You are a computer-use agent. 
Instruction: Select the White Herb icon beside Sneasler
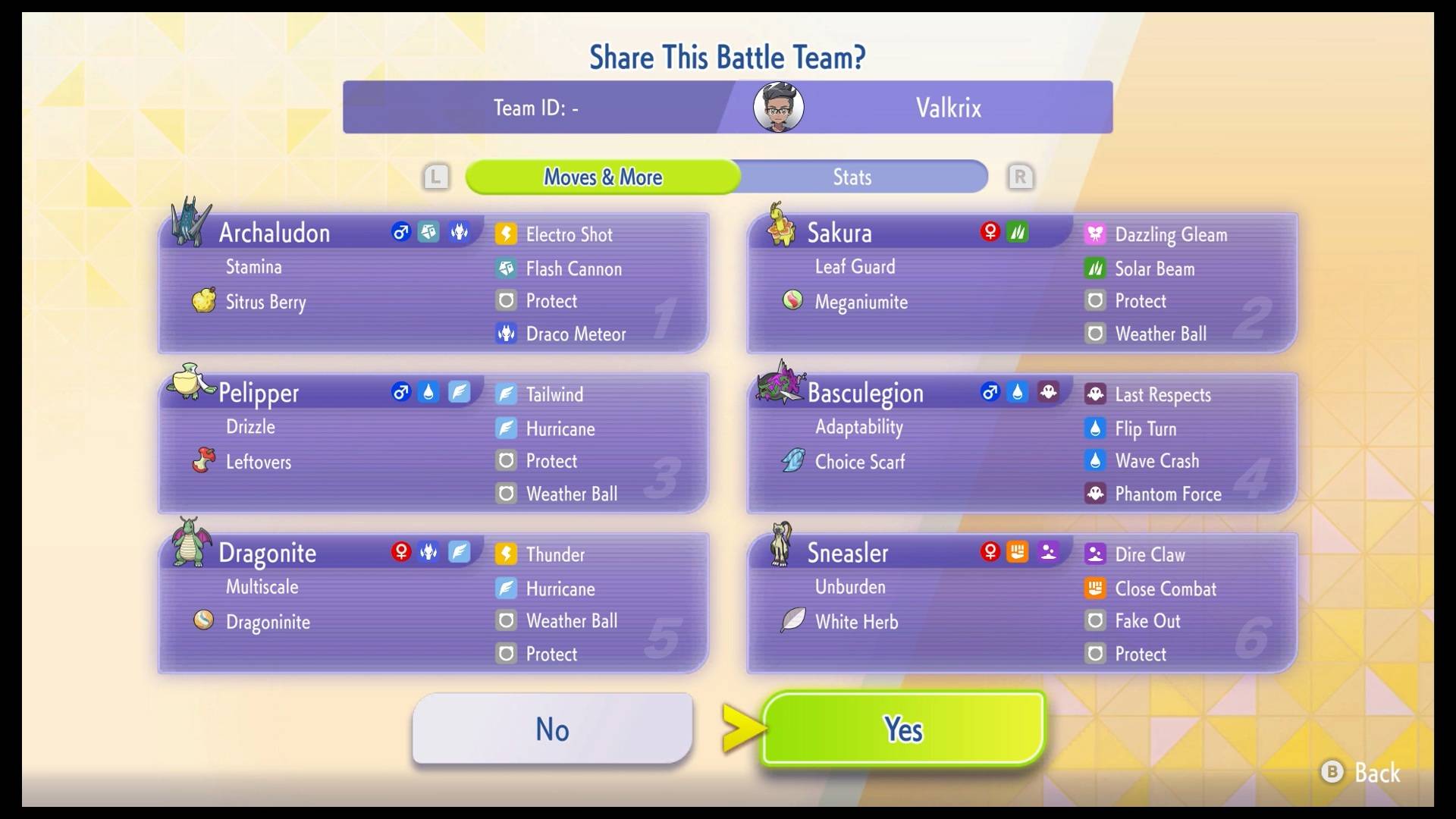792,620
